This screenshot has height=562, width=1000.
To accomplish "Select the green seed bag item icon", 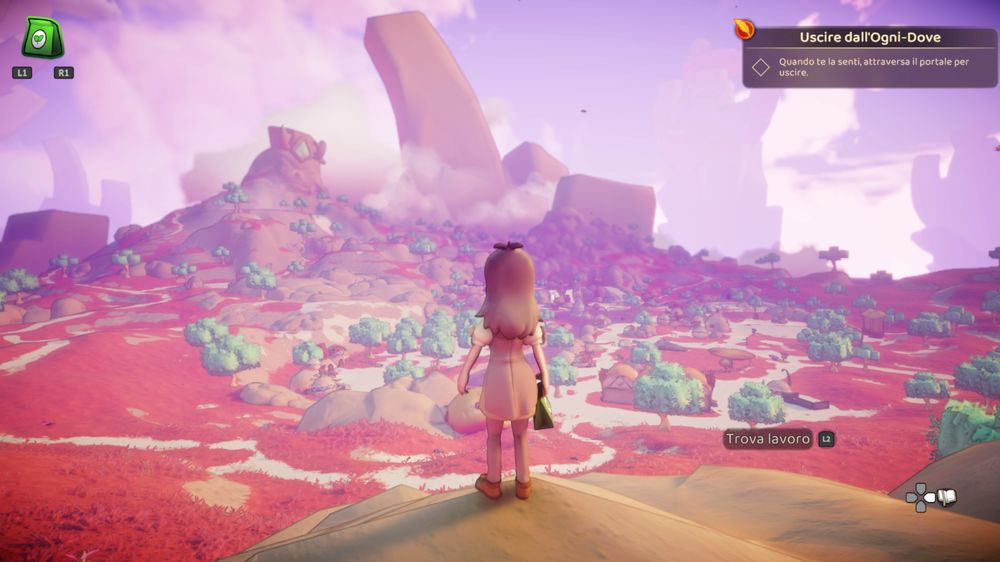I will pyautogui.click(x=42, y=38).
